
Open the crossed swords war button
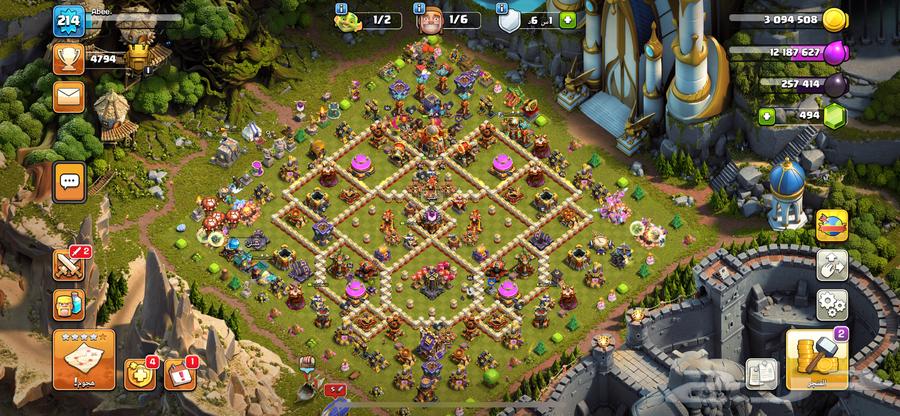pos(69,264)
